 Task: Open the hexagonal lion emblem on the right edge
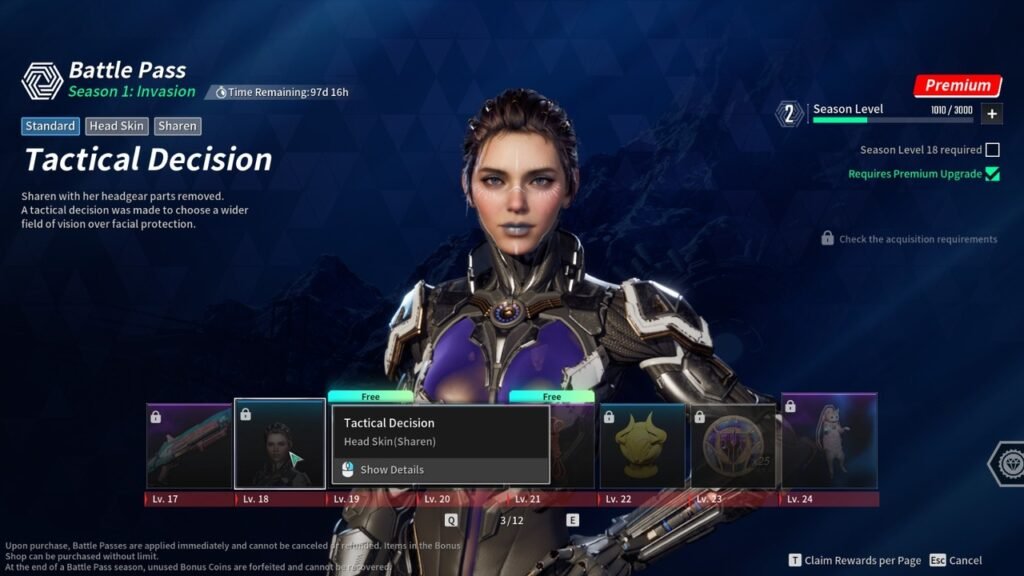tap(1007, 463)
